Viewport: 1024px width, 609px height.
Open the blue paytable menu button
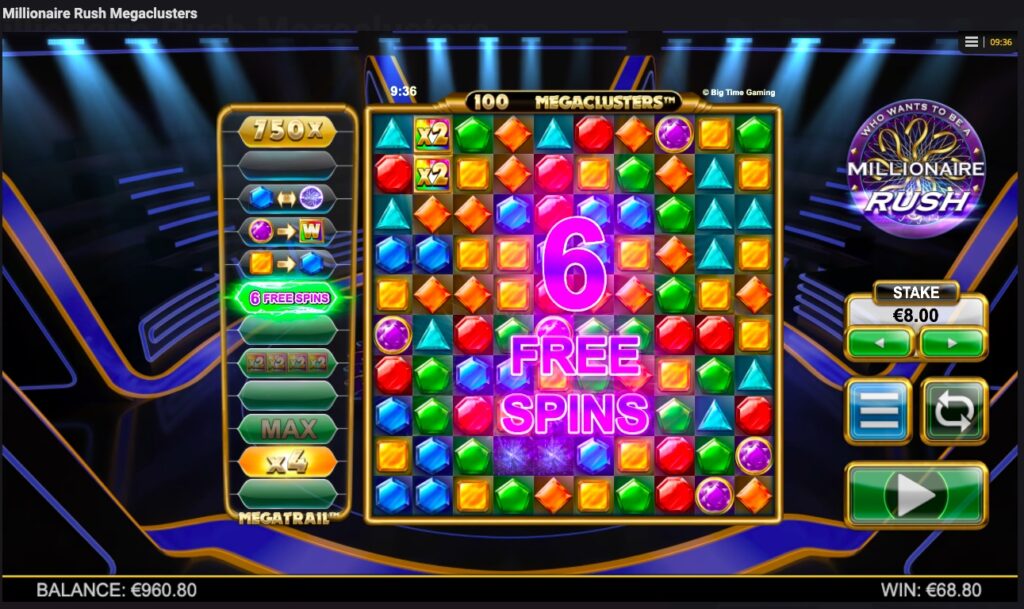(x=878, y=410)
